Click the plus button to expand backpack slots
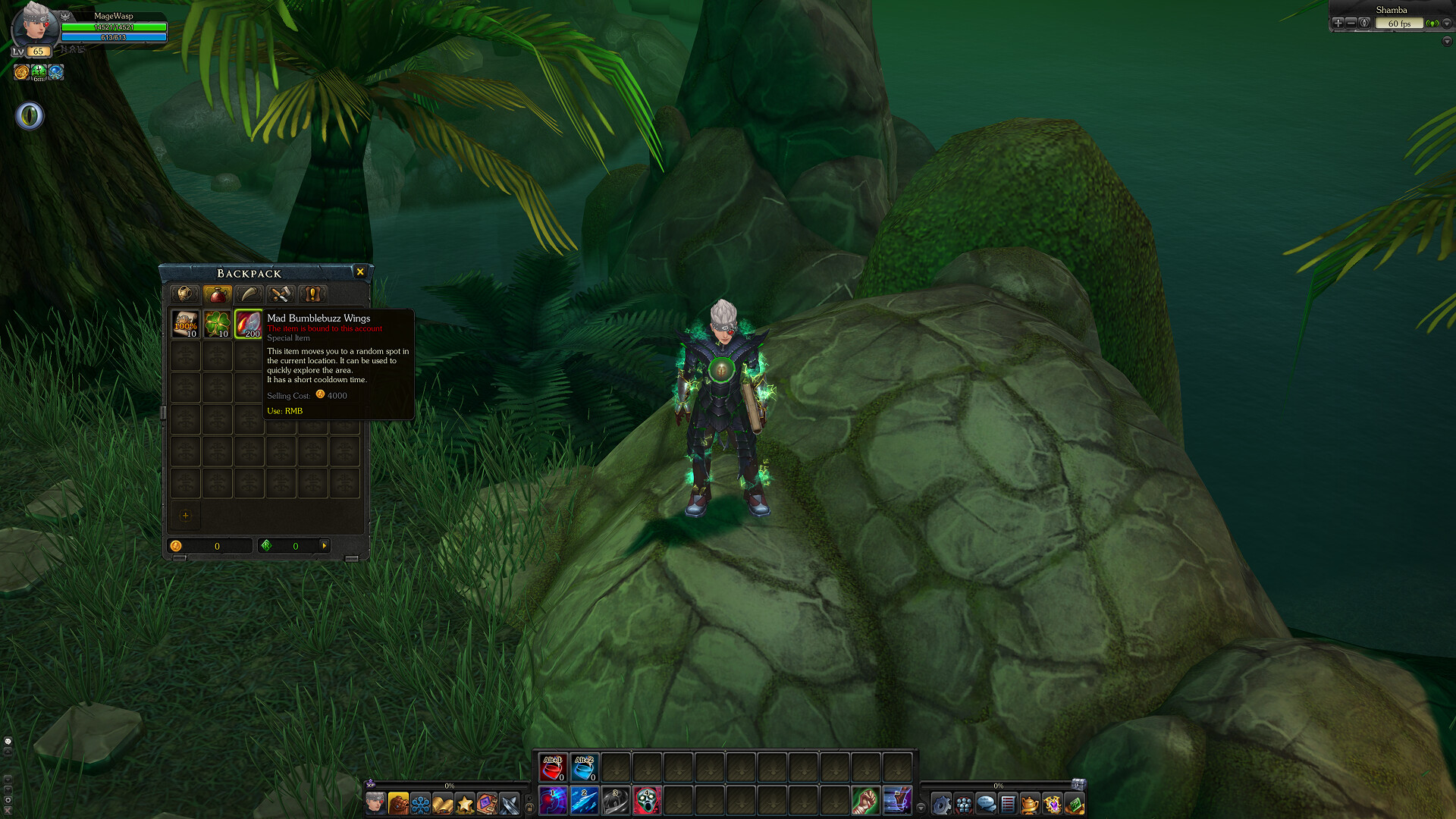The image size is (1456, 819). tap(184, 516)
